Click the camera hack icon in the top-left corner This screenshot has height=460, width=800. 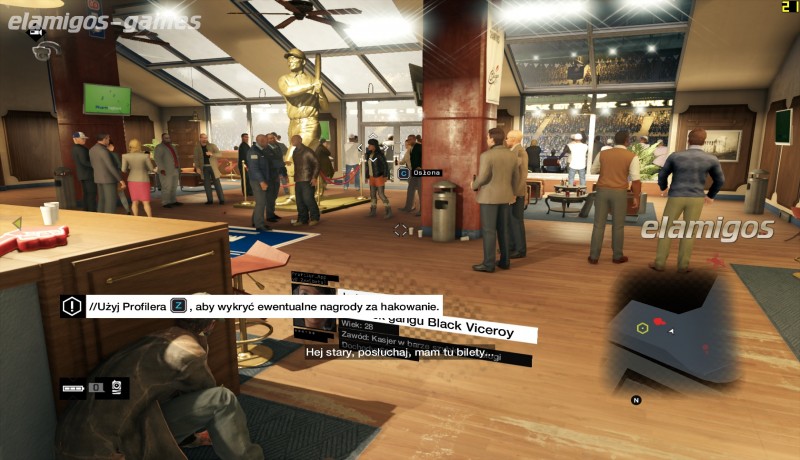(x=41, y=46)
